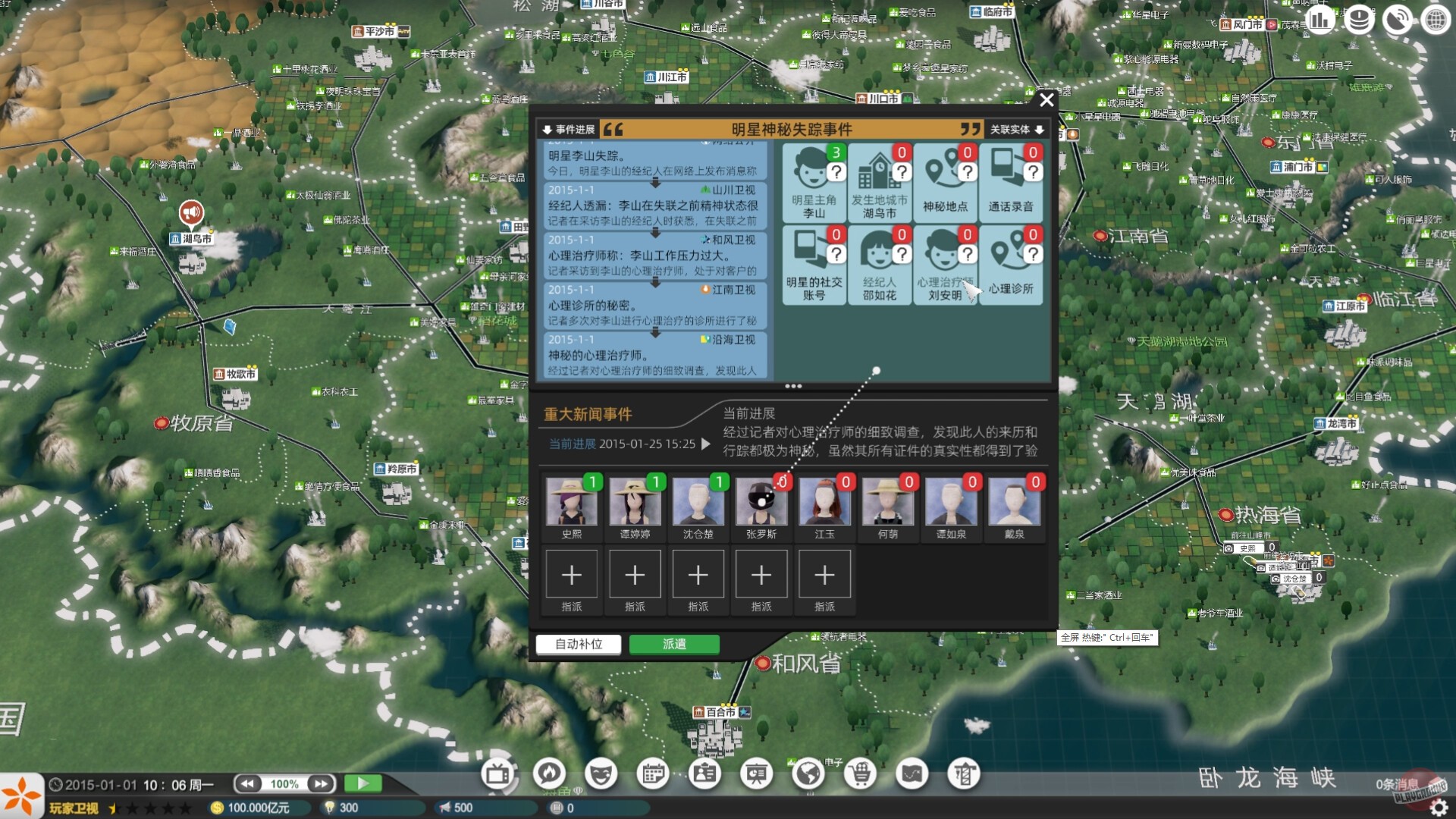Open the construction crane icon on bottom toolbar
1456x819 pixels.
pyautogui.click(x=964, y=775)
